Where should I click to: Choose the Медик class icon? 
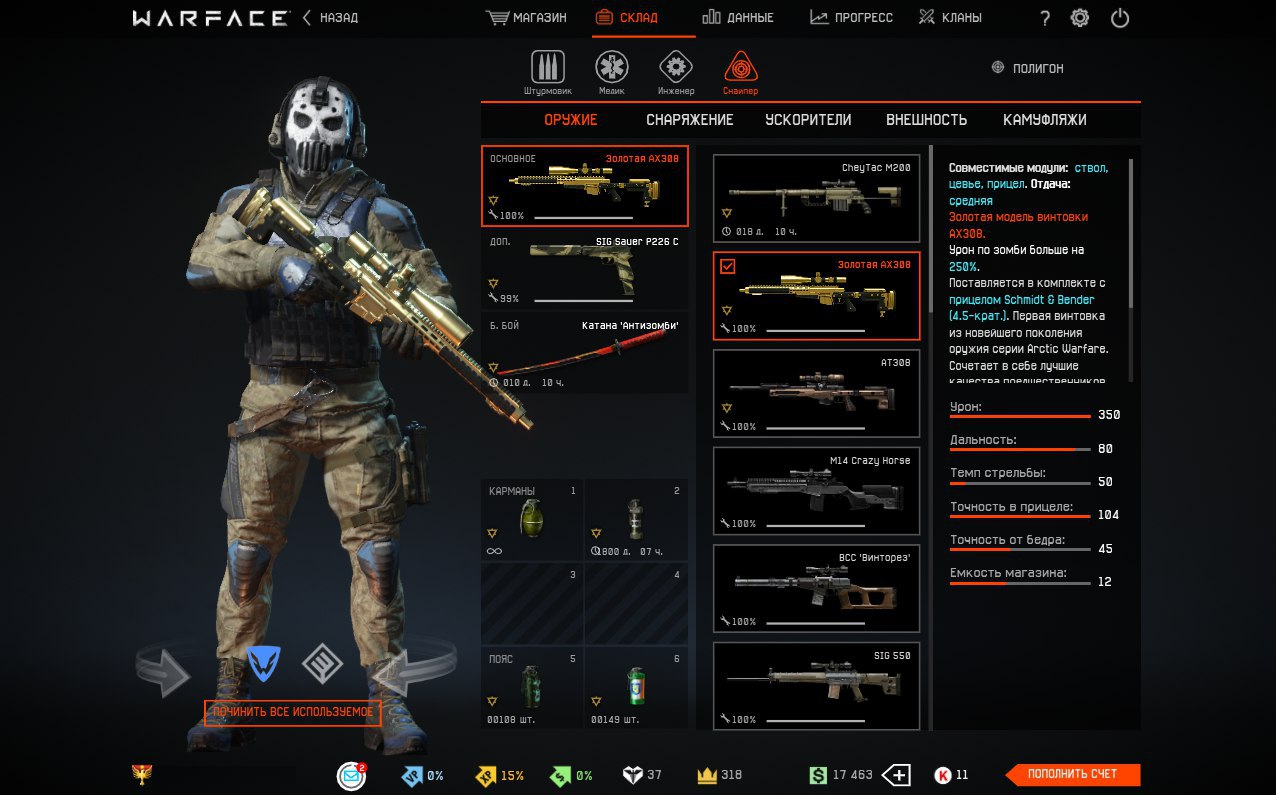(612, 71)
